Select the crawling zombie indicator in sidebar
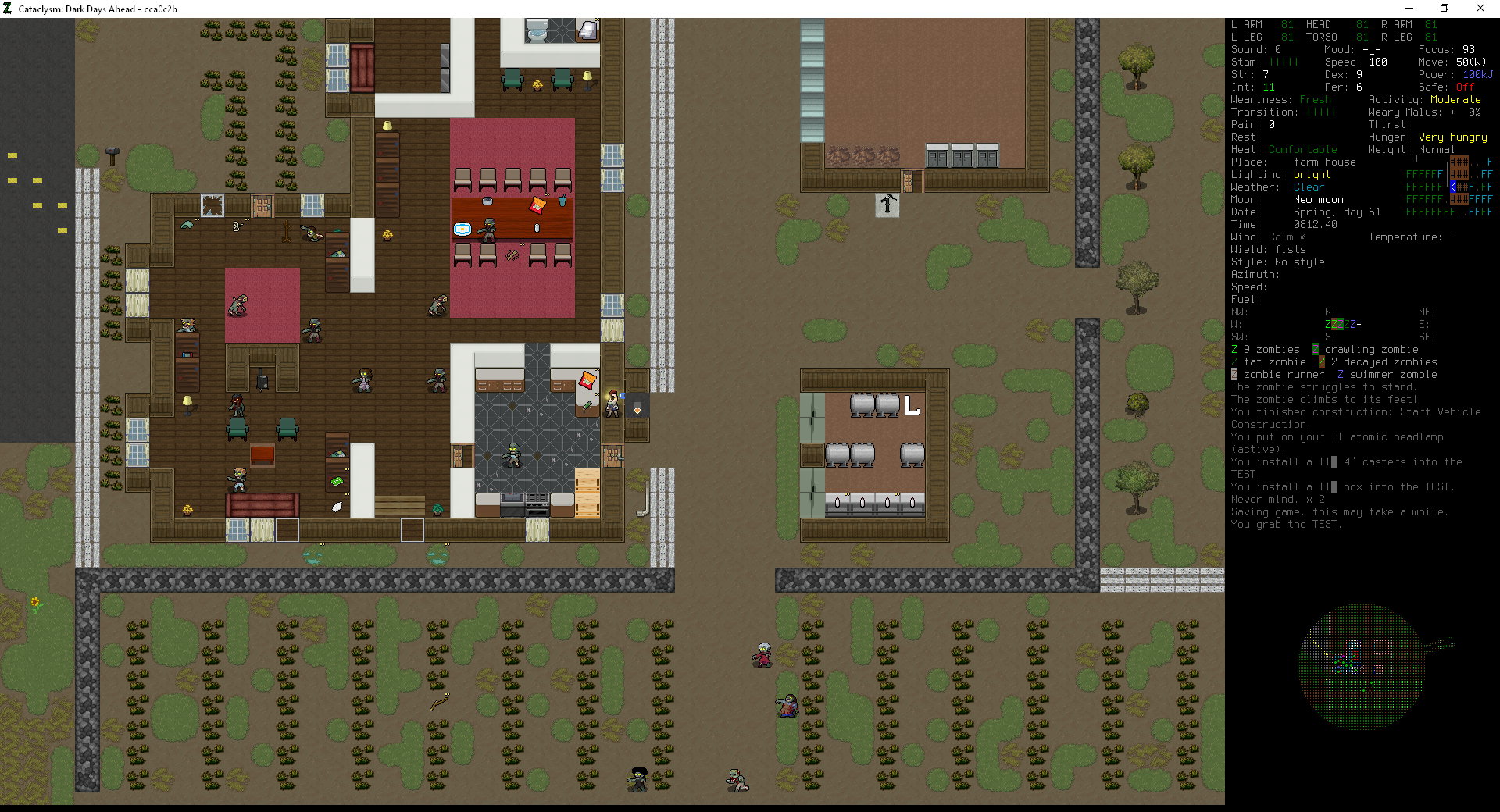Viewport: 1500px width, 812px height. click(1317, 349)
